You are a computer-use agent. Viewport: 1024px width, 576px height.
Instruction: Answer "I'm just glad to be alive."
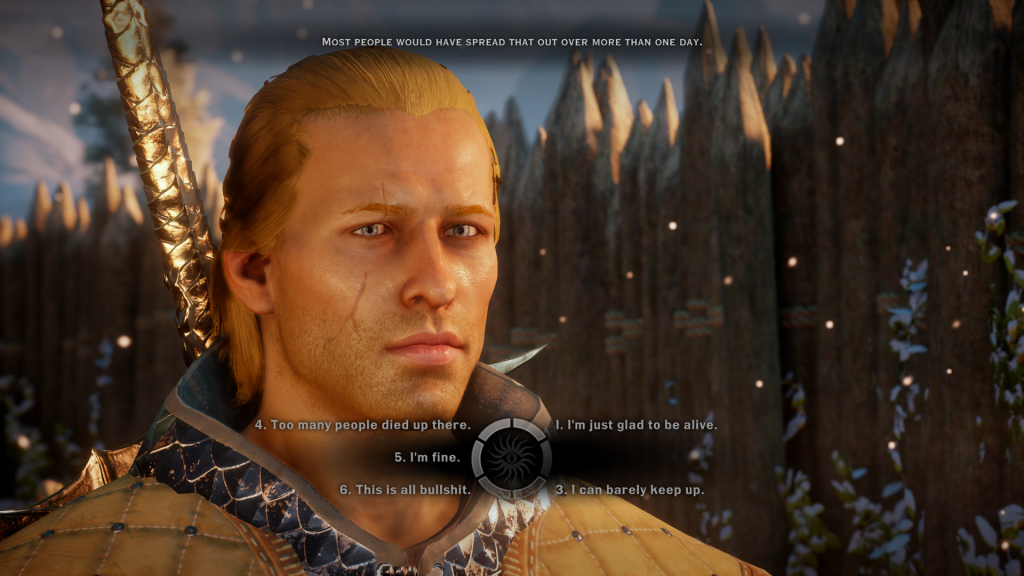(x=636, y=425)
